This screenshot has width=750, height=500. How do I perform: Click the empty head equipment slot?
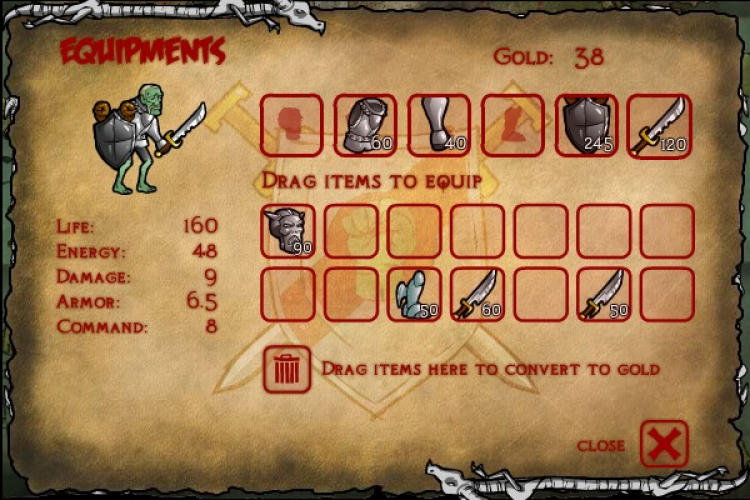pyautogui.click(x=291, y=125)
